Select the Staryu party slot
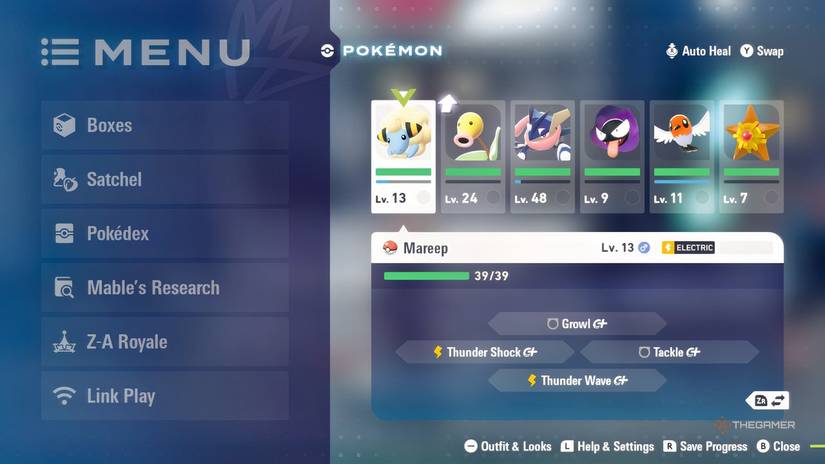 click(750, 156)
